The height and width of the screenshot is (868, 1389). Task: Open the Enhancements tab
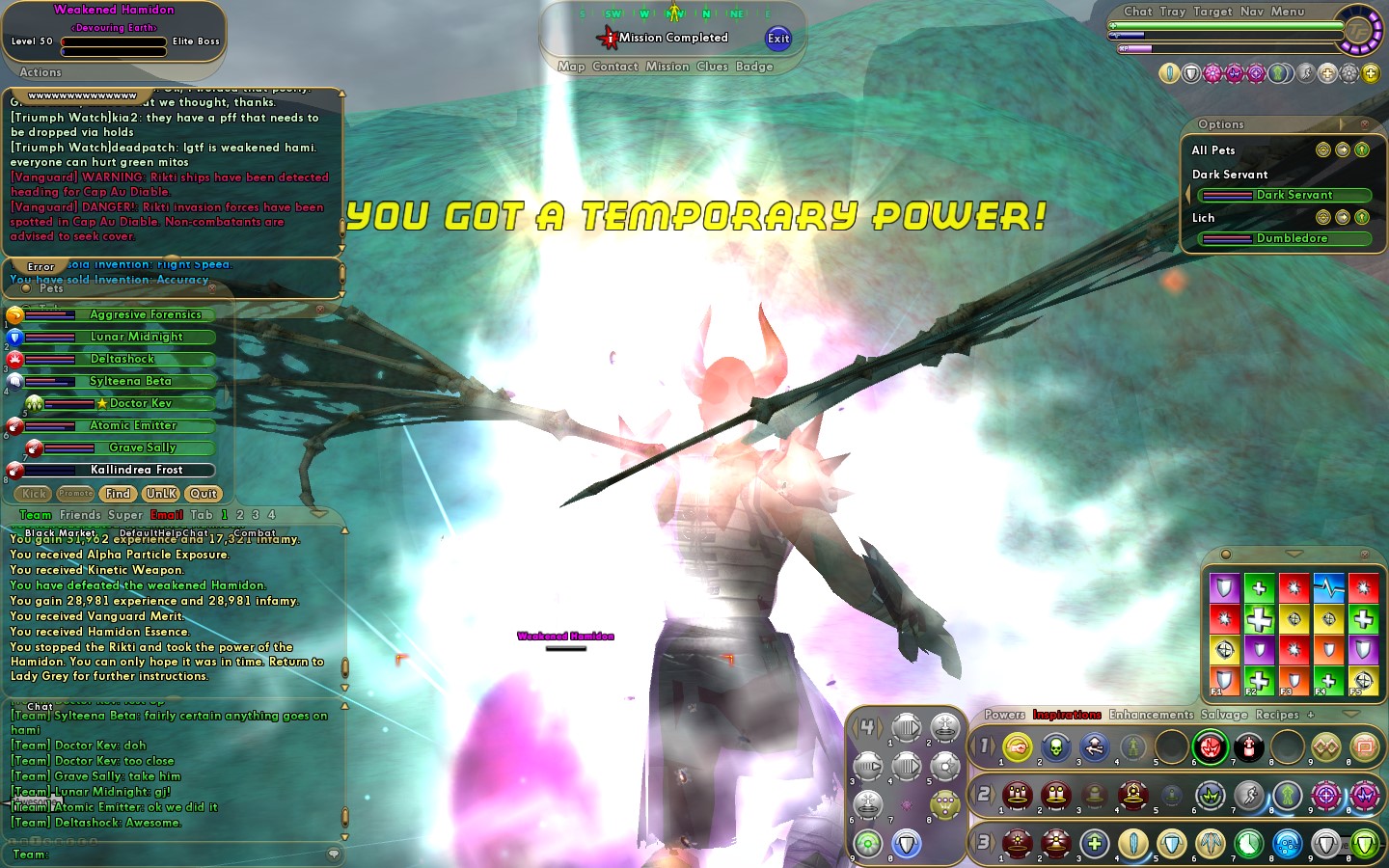[1151, 715]
